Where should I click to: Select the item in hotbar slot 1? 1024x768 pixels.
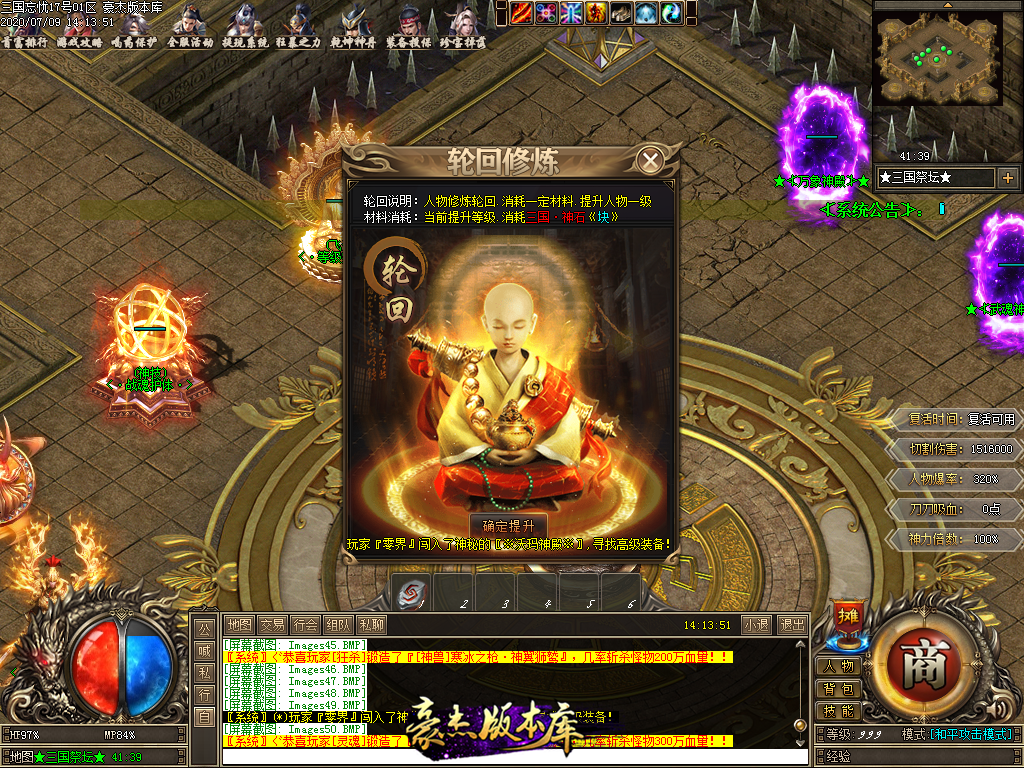tap(409, 591)
